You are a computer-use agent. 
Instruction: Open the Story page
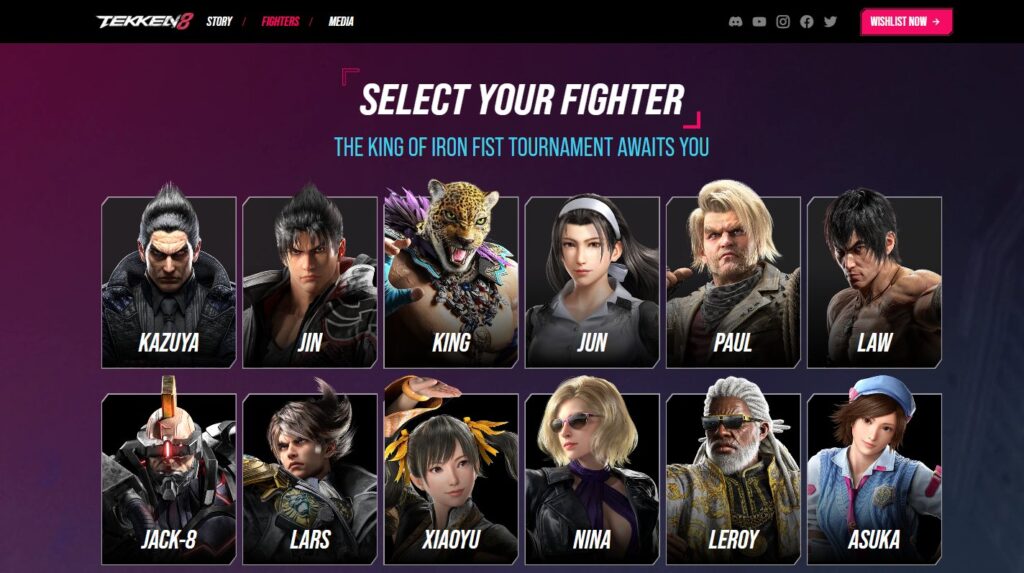(x=219, y=21)
